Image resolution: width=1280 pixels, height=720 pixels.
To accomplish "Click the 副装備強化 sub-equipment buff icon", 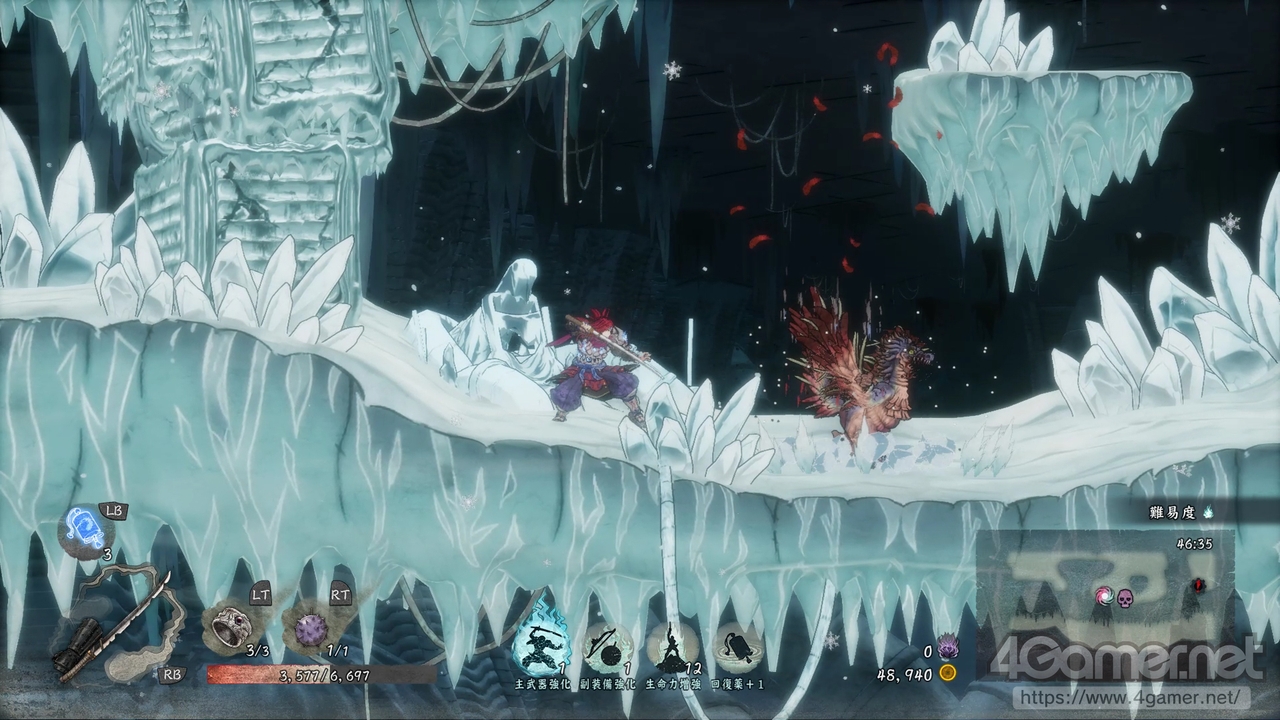I will (x=608, y=646).
